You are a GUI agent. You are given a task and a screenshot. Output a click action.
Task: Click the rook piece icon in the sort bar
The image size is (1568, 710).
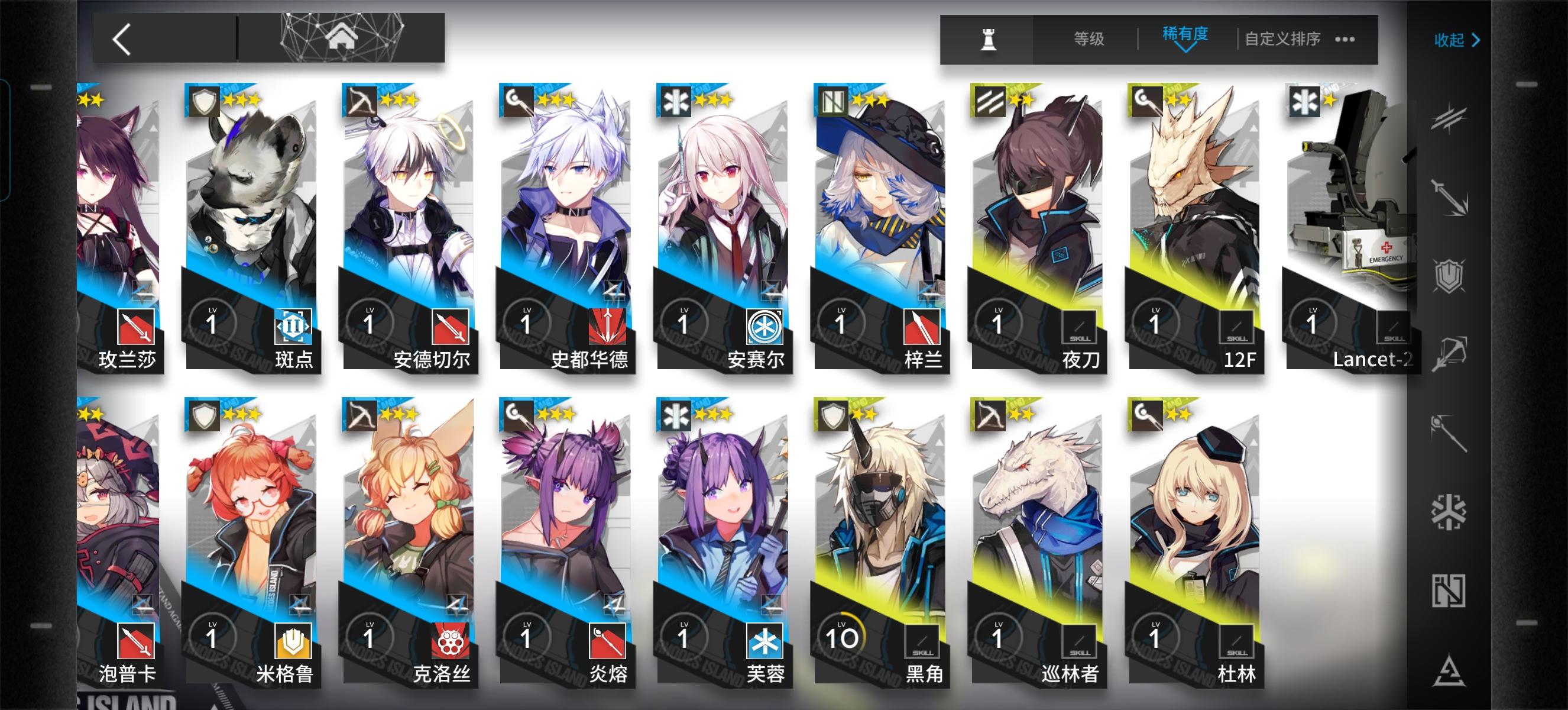point(990,39)
